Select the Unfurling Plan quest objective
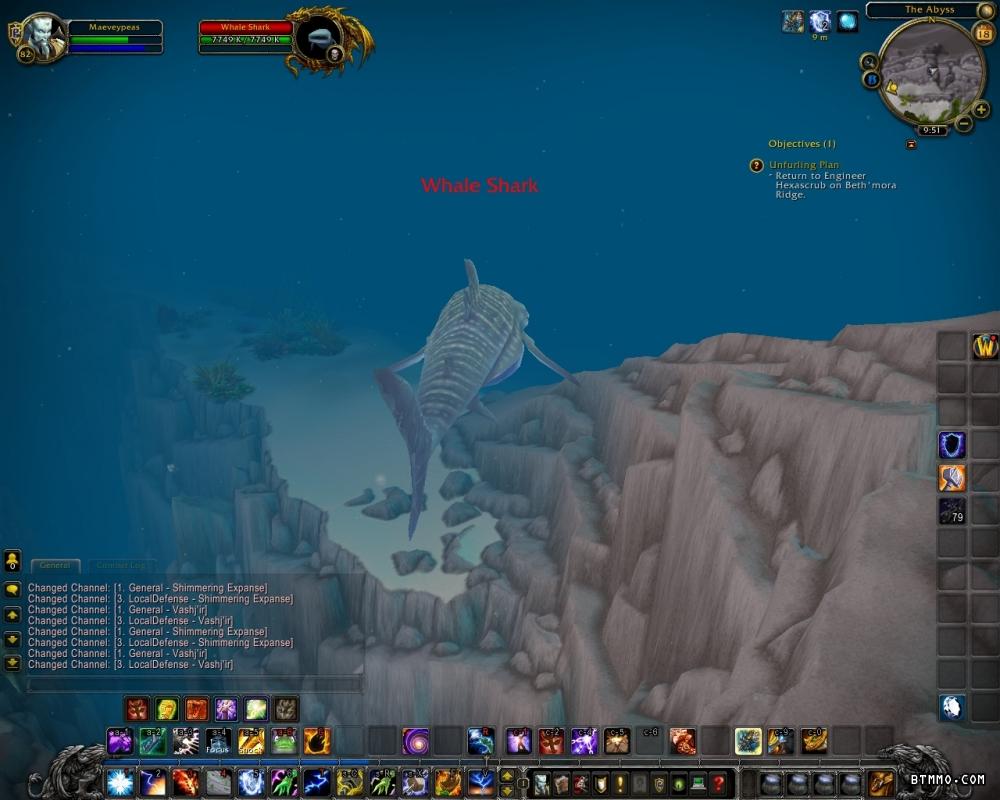Image resolution: width=1000 pixels, height=800 pixels. tap(804, 165)
